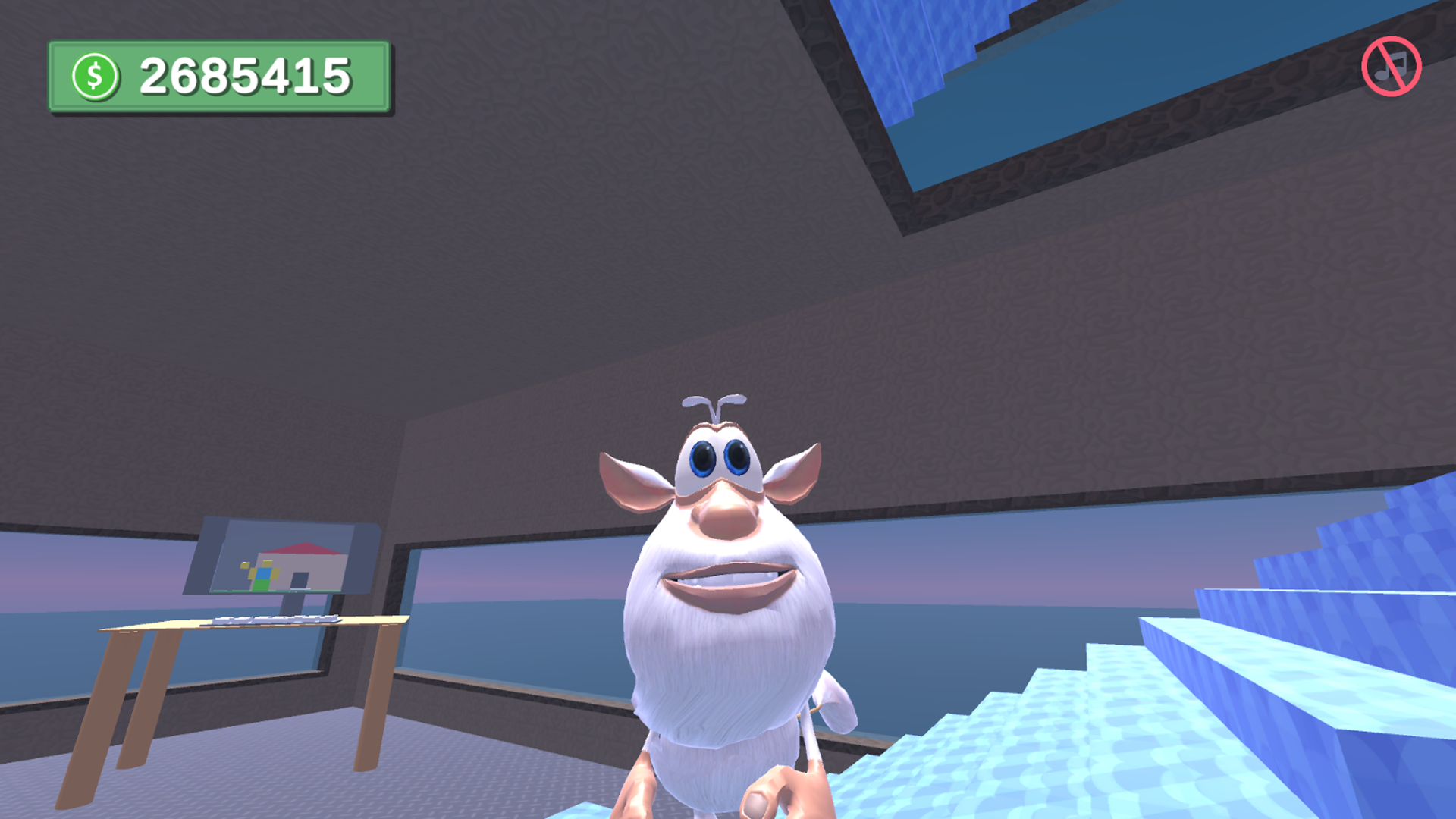1456x819 pixels.
Task: Click the bottom ice staircase block
Action: [x=910, y=789]
